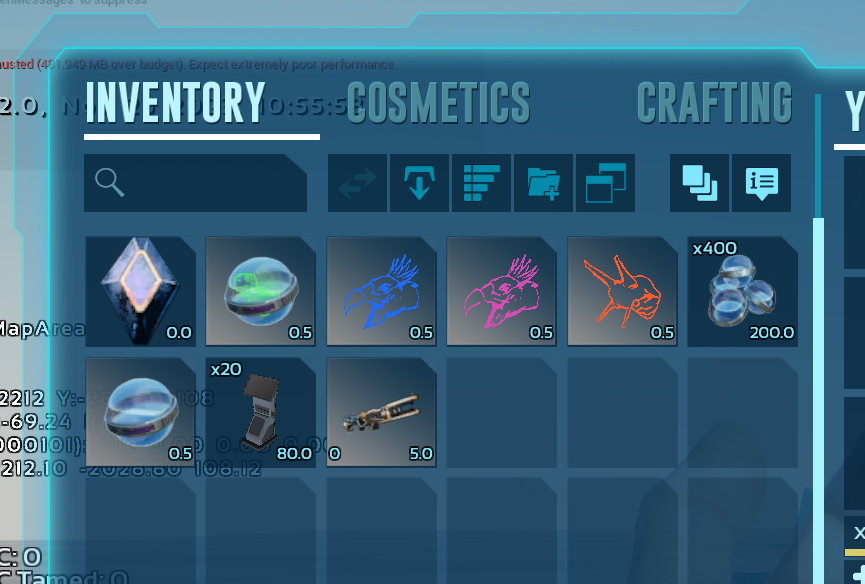865x584 pixels.
Task: Click the inventory search field
Action: pos(196,183)
